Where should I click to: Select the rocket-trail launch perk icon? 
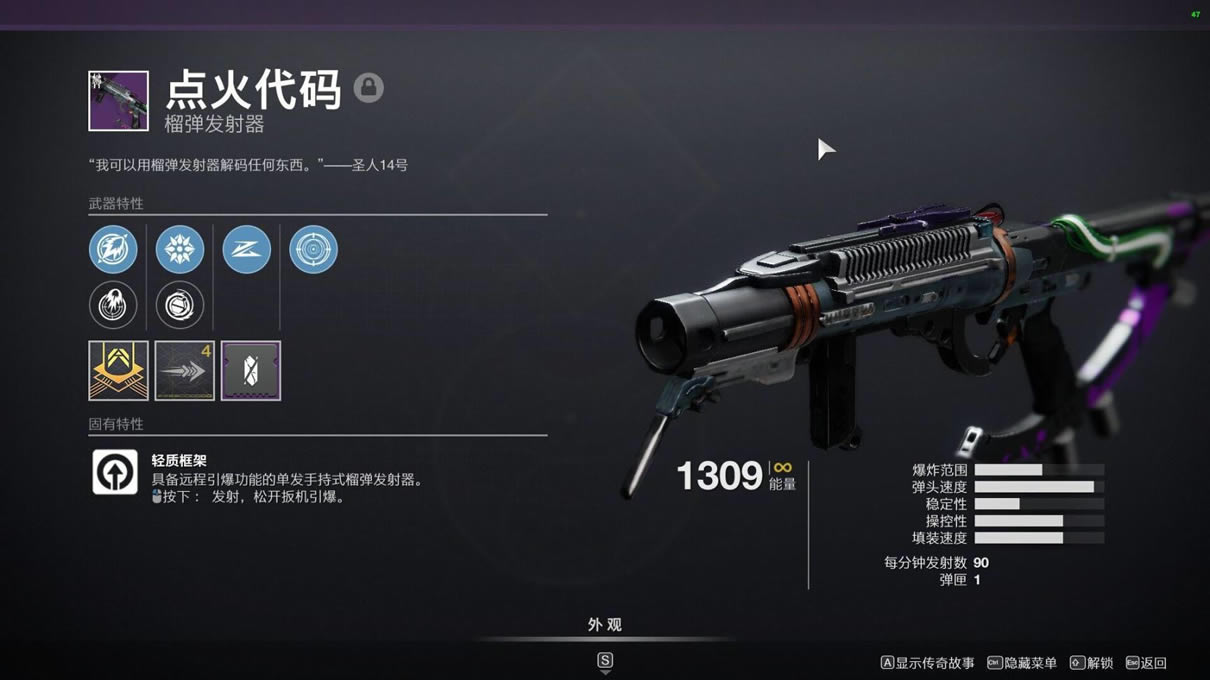click(x=113, y=249)
